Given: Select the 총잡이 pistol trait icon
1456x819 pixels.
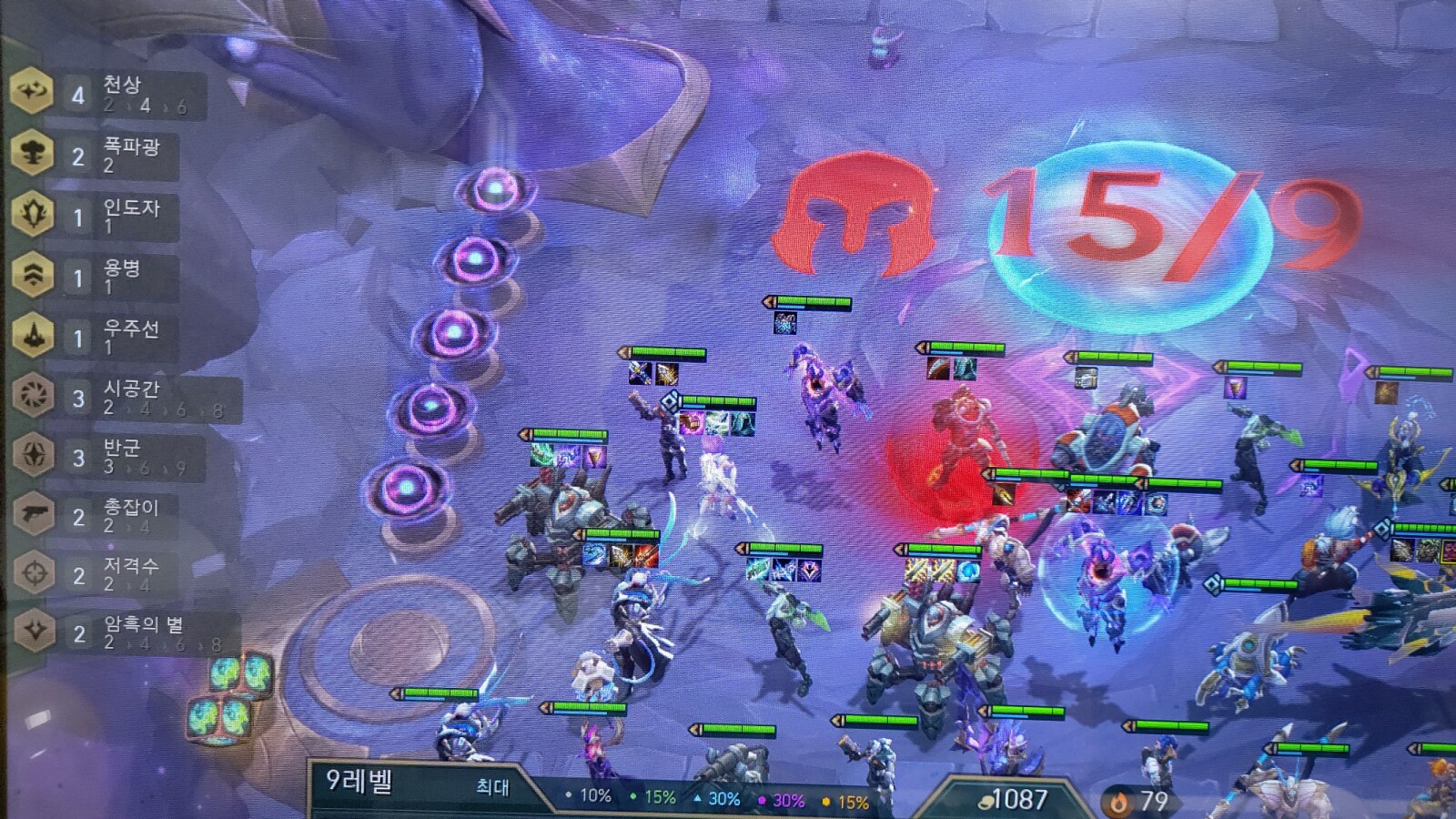Looking at the screenshot, I should tap(35, 512).
